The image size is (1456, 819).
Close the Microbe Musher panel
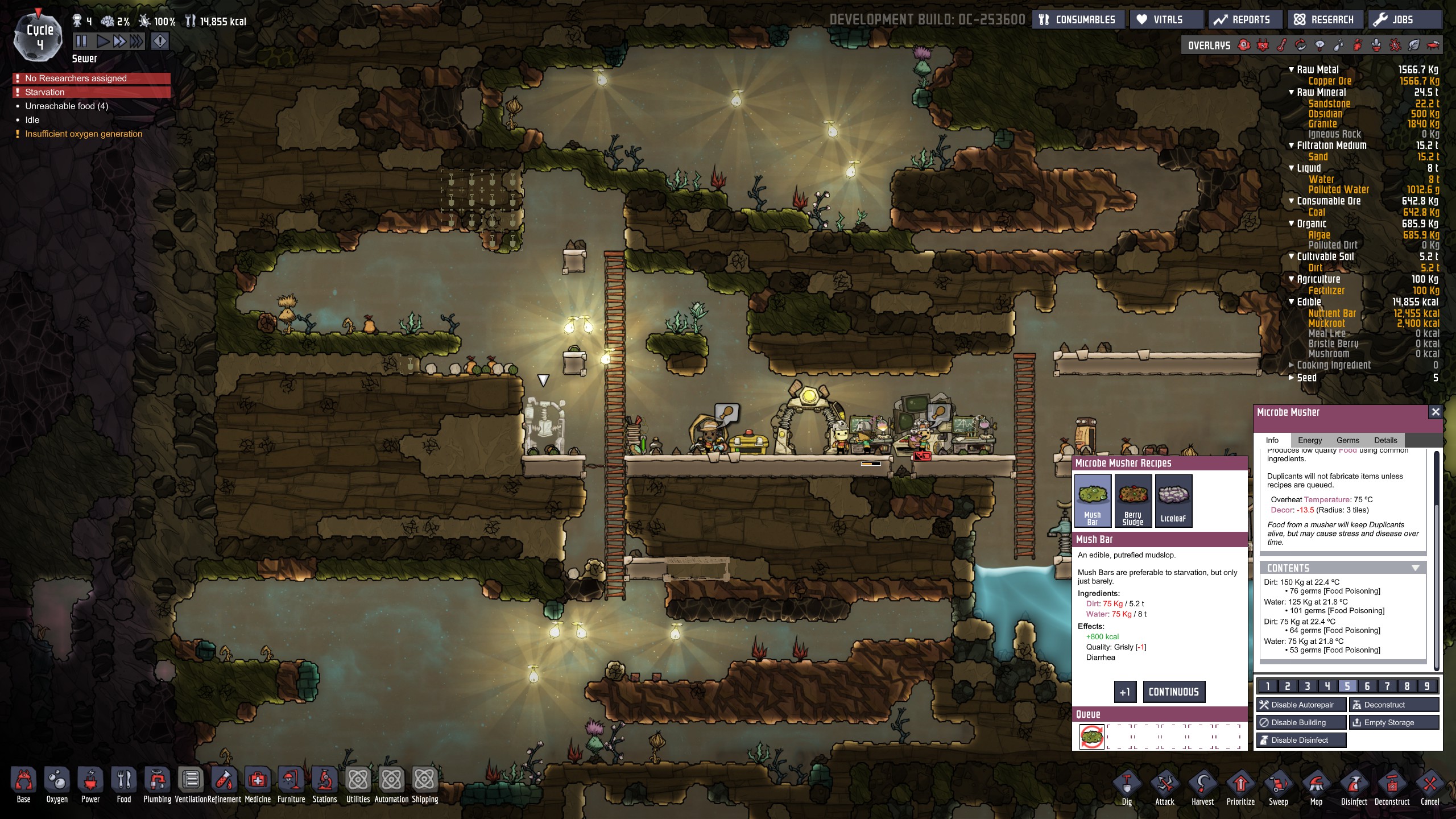1435,412
